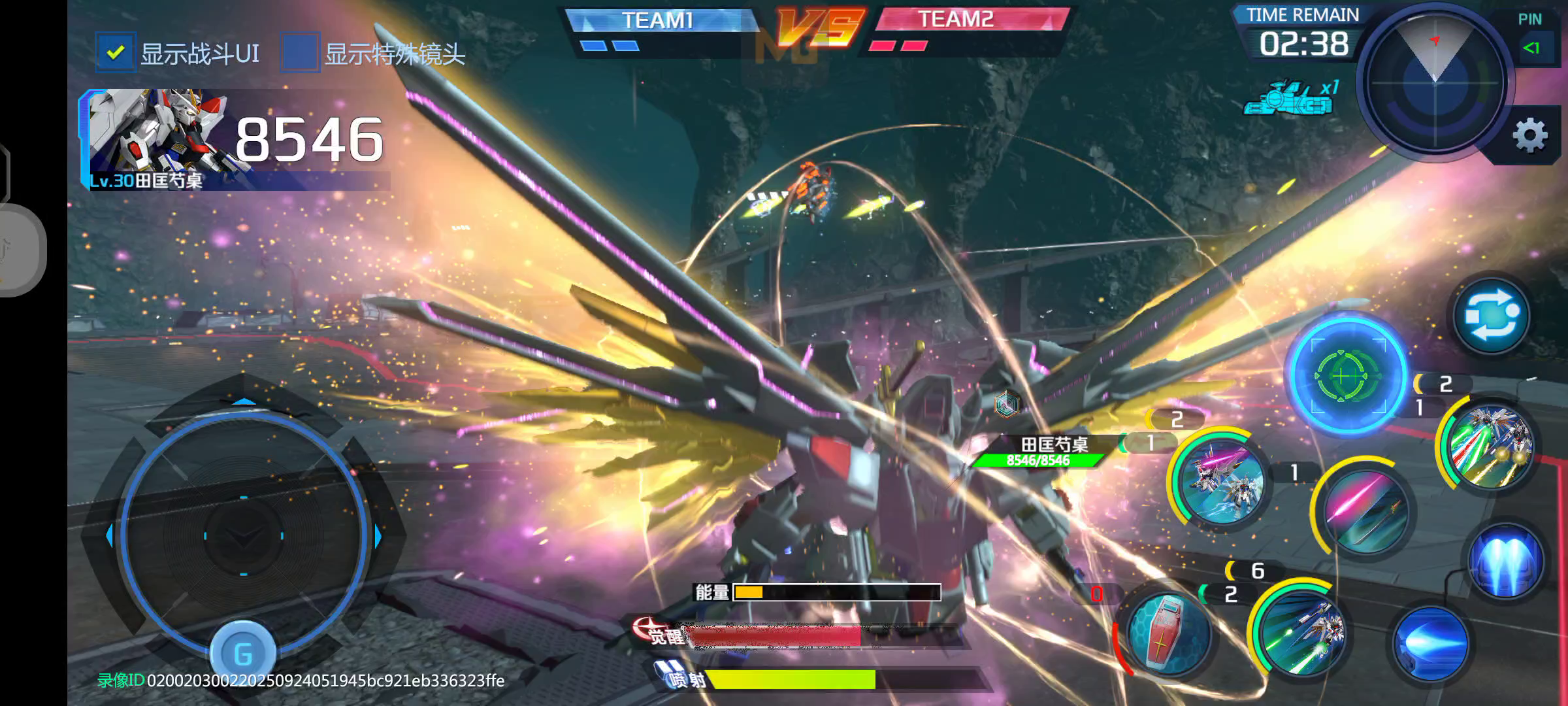1568x706 pixels.
Task: Trigger the multicolor full-burst beam skill
Action: tap(1490, 445)
